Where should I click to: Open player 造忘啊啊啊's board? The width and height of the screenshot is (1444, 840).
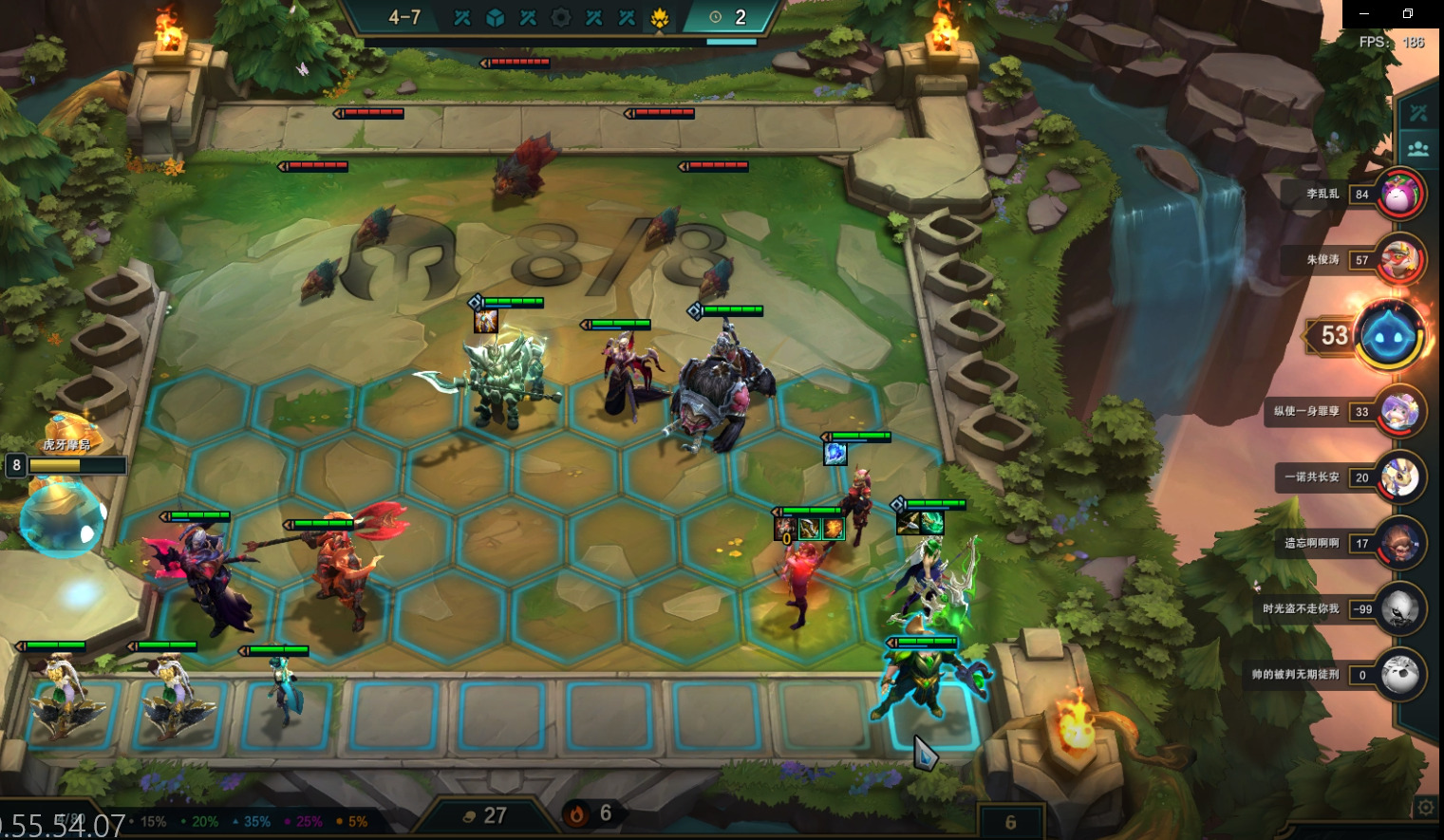tap(1399, 543)
